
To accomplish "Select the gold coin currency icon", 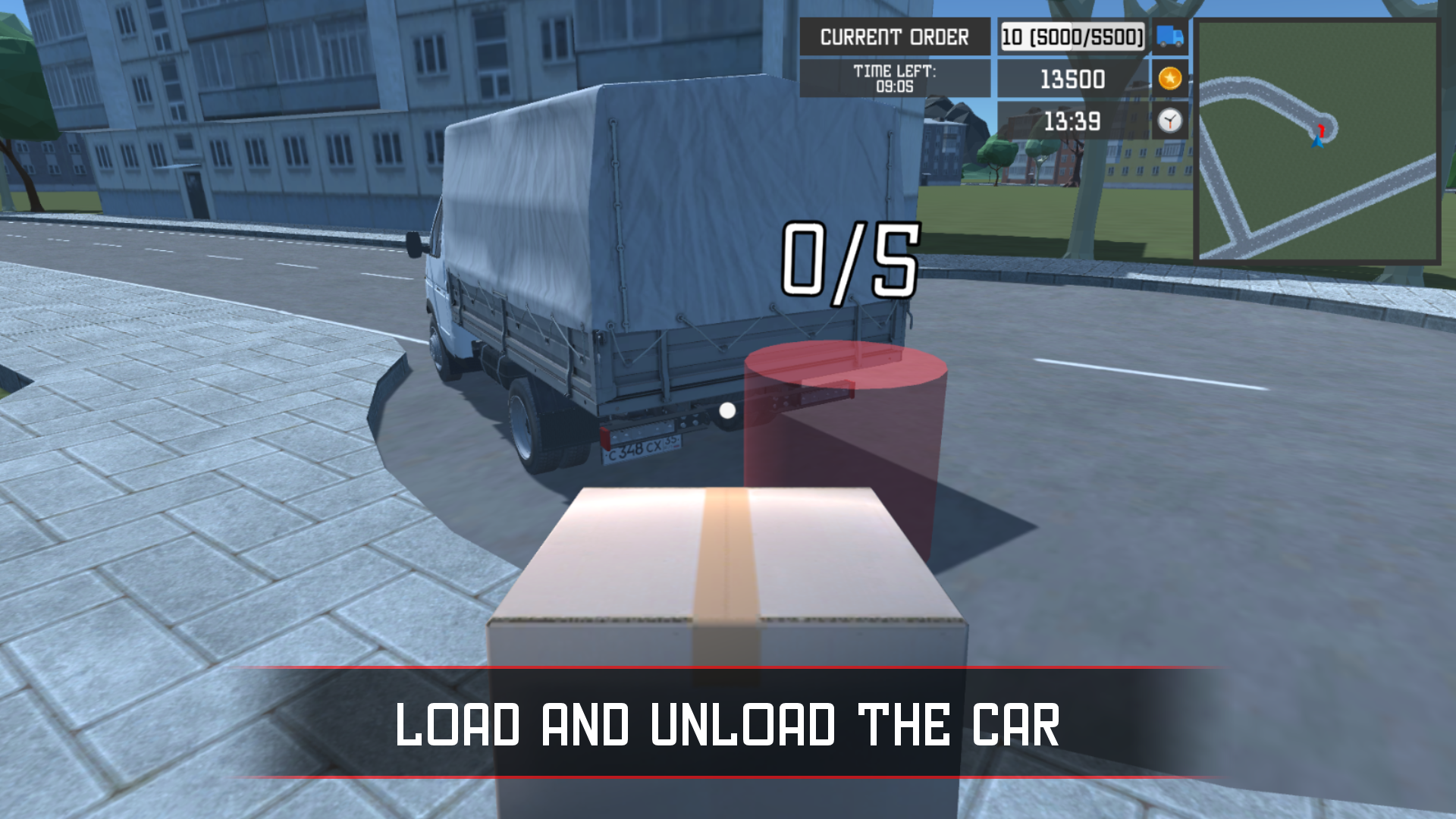I will tap(1169, 79).
